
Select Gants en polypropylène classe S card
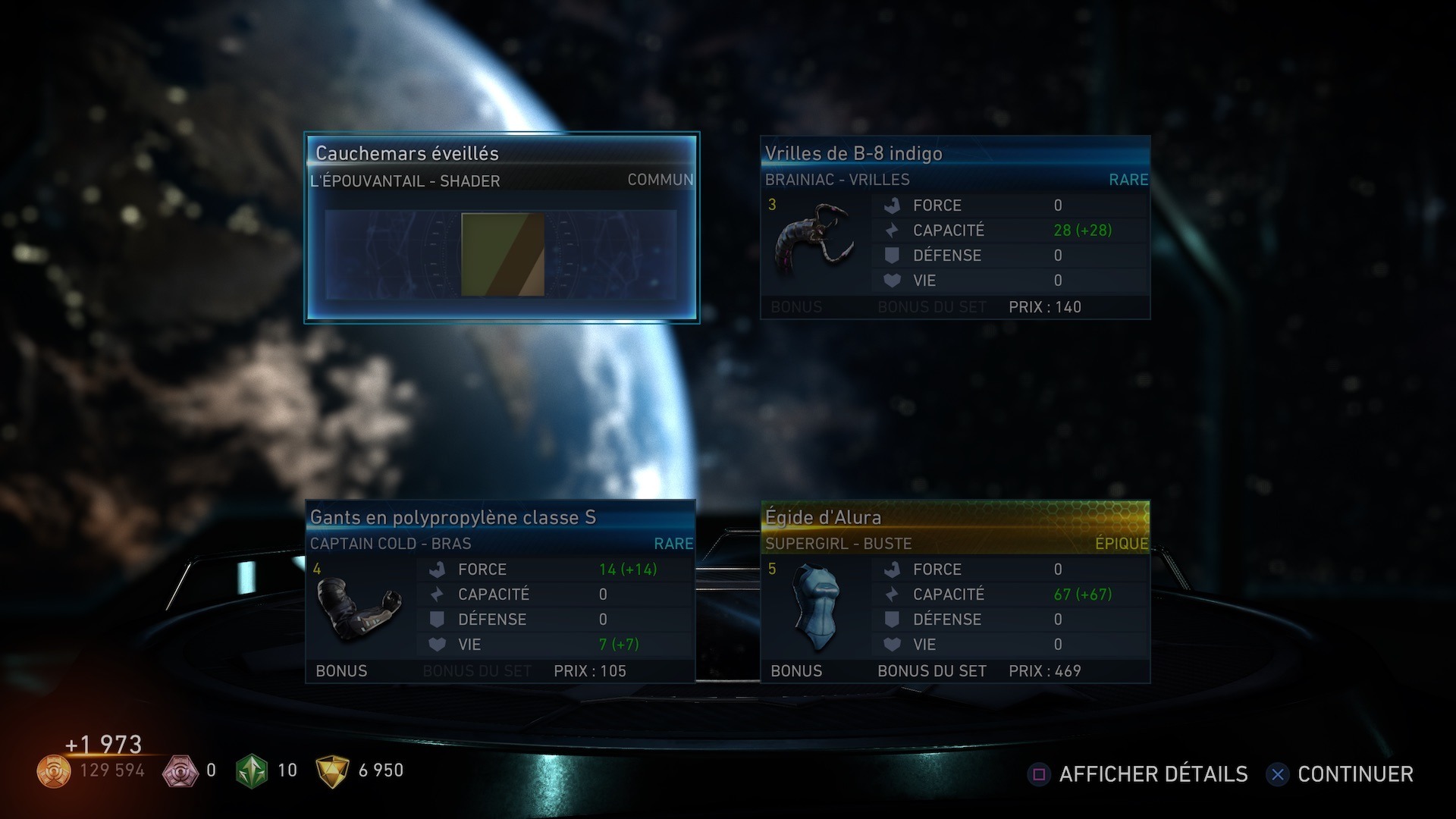click(500, 591)
